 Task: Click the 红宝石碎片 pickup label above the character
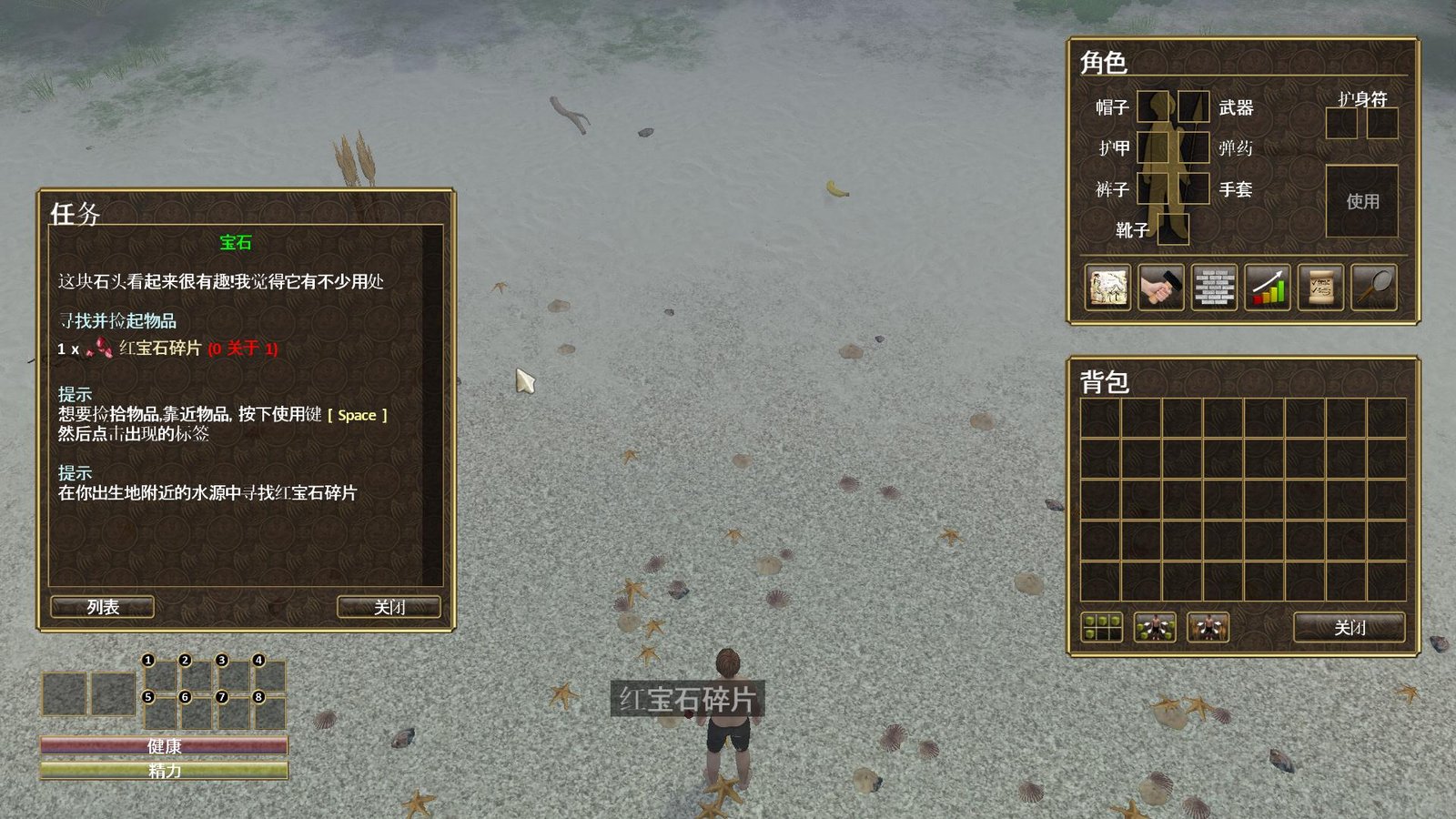pos(689,699)
